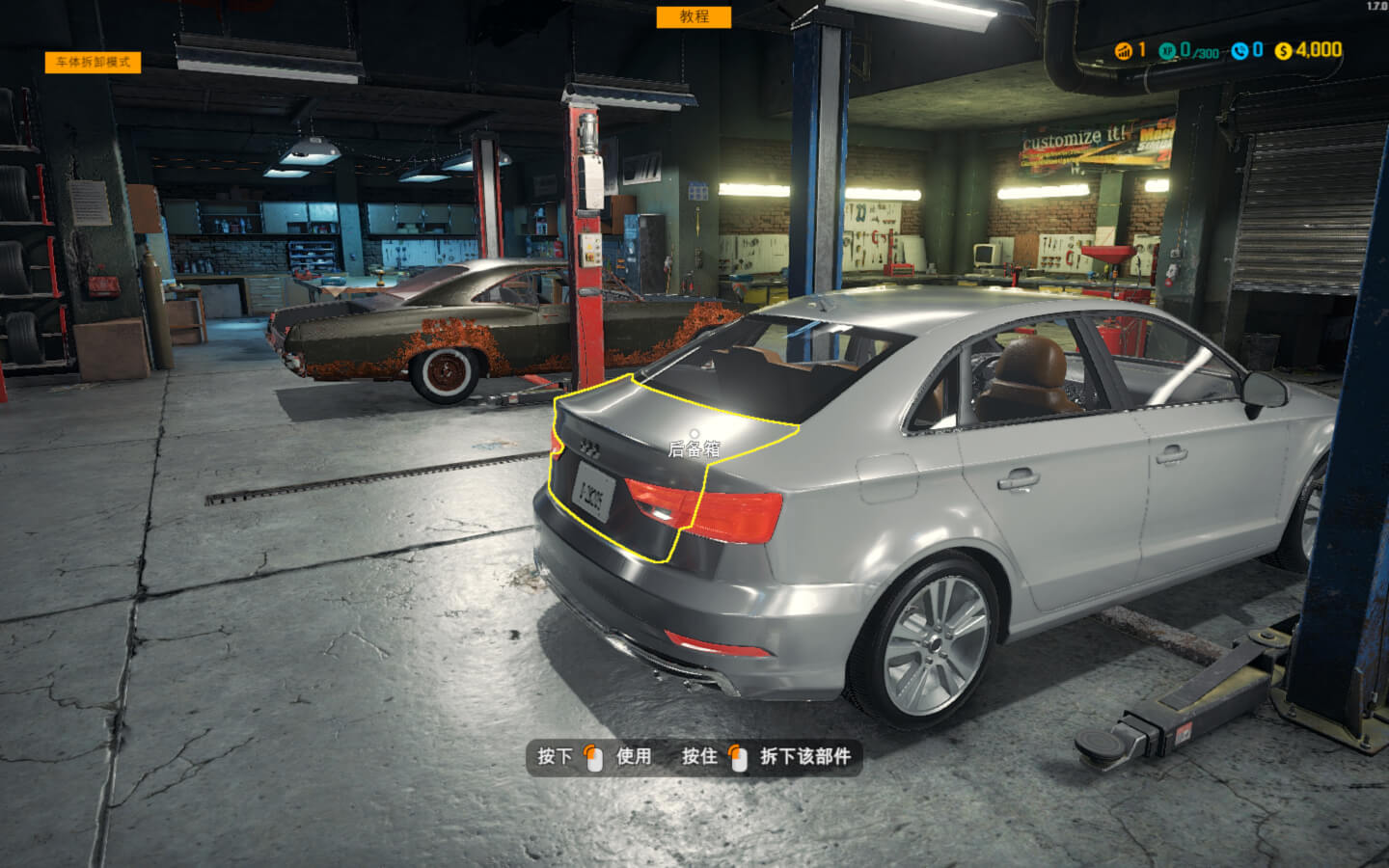1389x868 pixels.
Task: Click the 车体拆卸模式 mode label
Action: 93,62
